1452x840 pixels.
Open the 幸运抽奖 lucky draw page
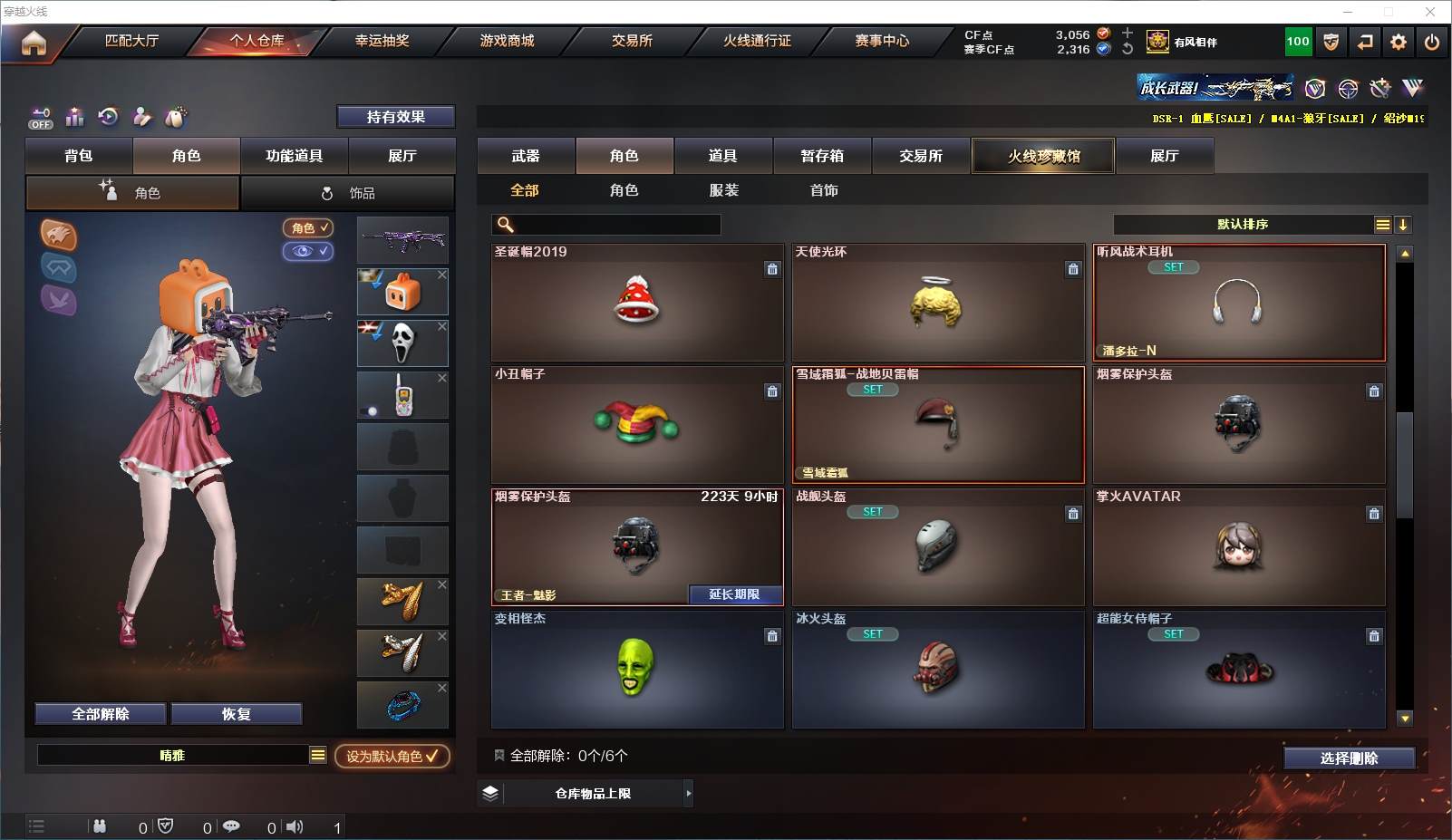pyautogui.click(x=382, y=41)
